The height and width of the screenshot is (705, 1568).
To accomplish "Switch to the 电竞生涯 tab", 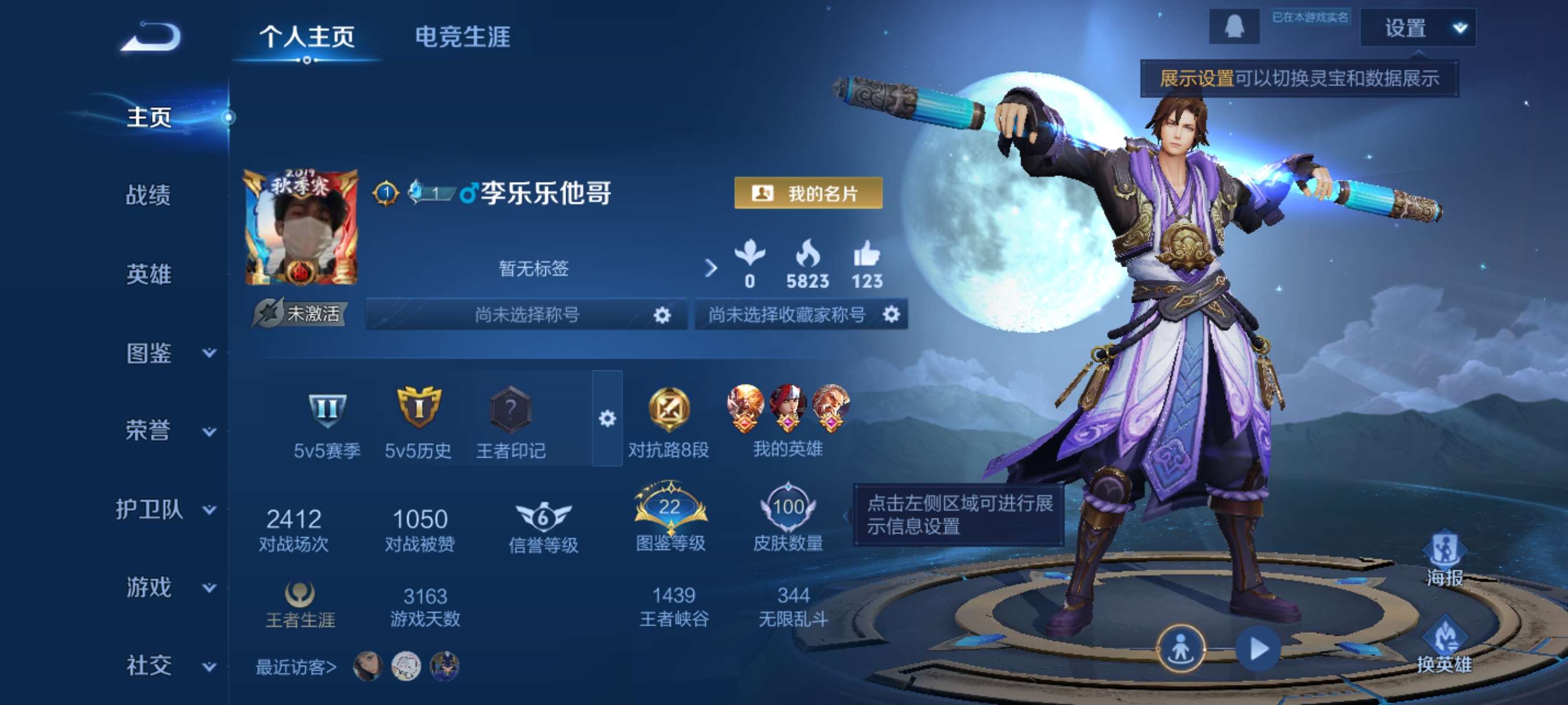I will (x=463, y=38).
